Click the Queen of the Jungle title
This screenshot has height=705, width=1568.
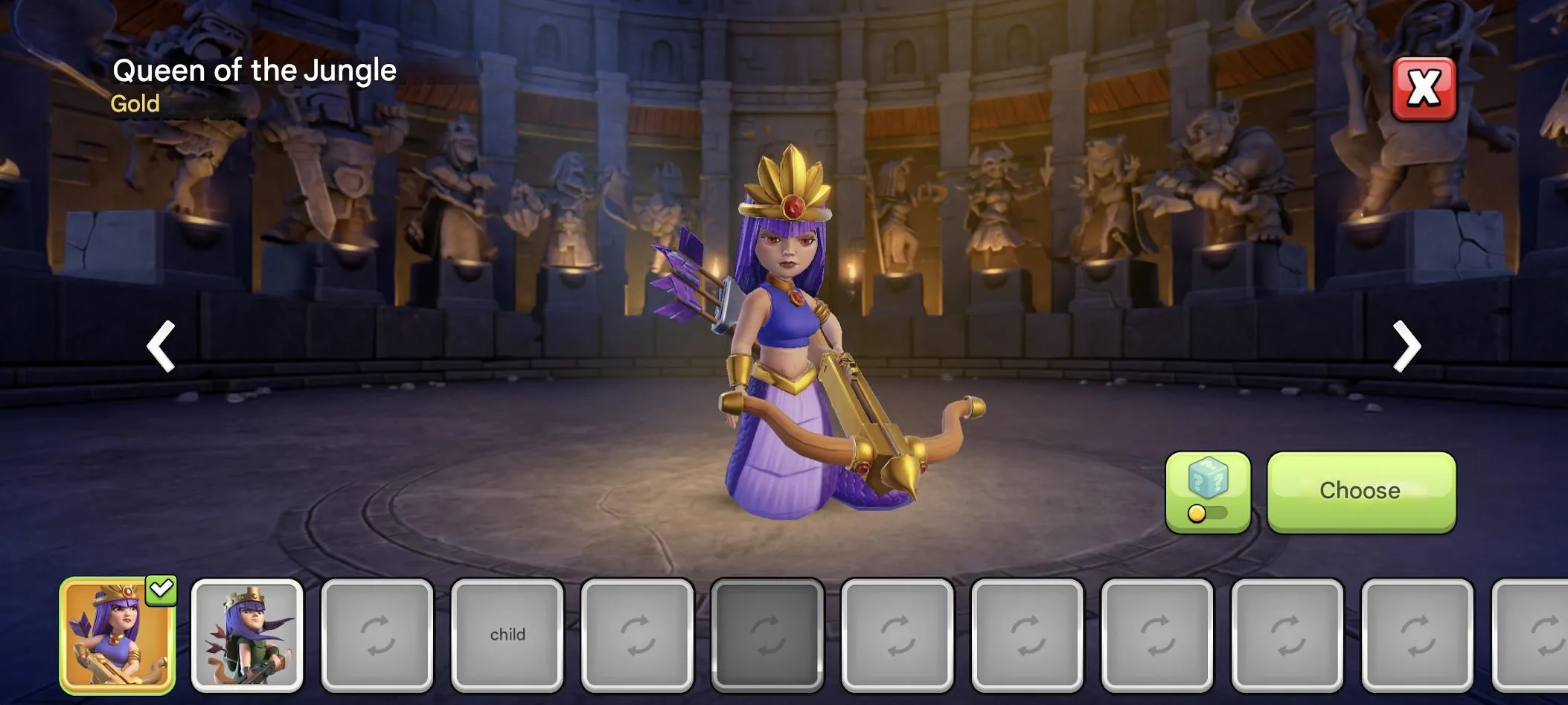[255, 70]
